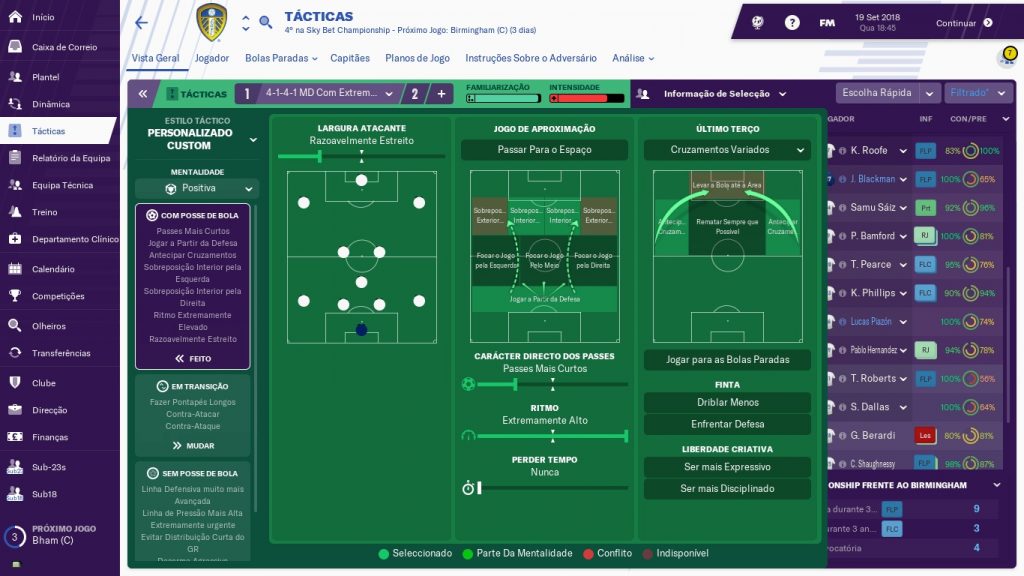Go back with the arrow button
The height and width of the screenshot is (576, 1024).
(x=141, y=22)
